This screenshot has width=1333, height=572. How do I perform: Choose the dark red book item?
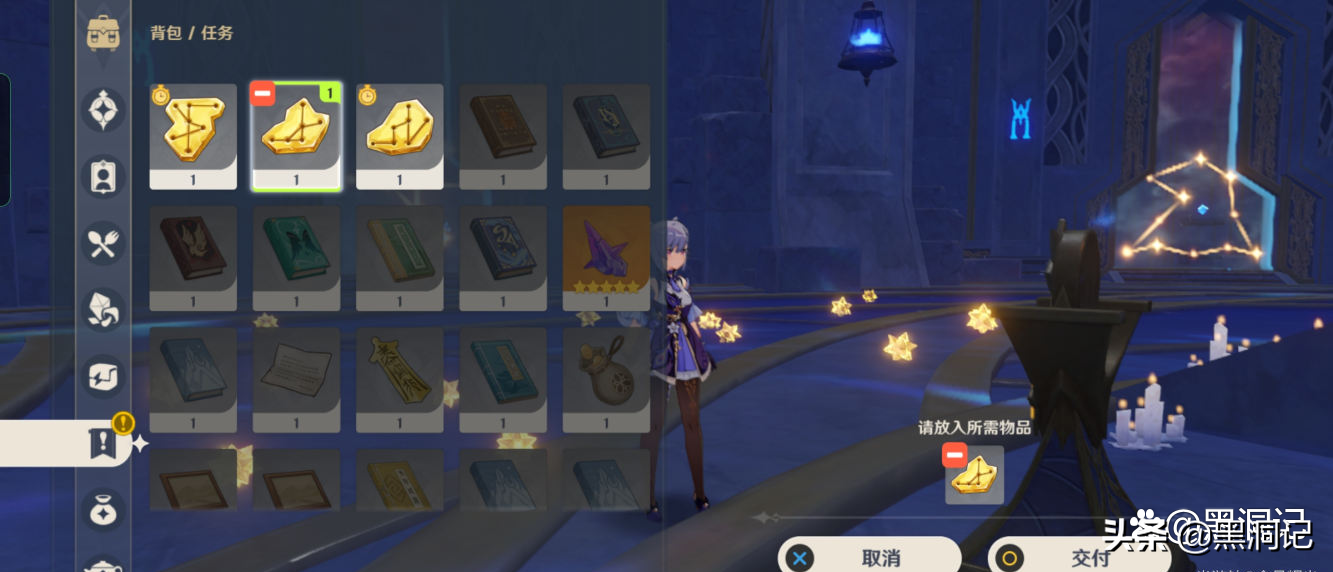click(193, 257)
